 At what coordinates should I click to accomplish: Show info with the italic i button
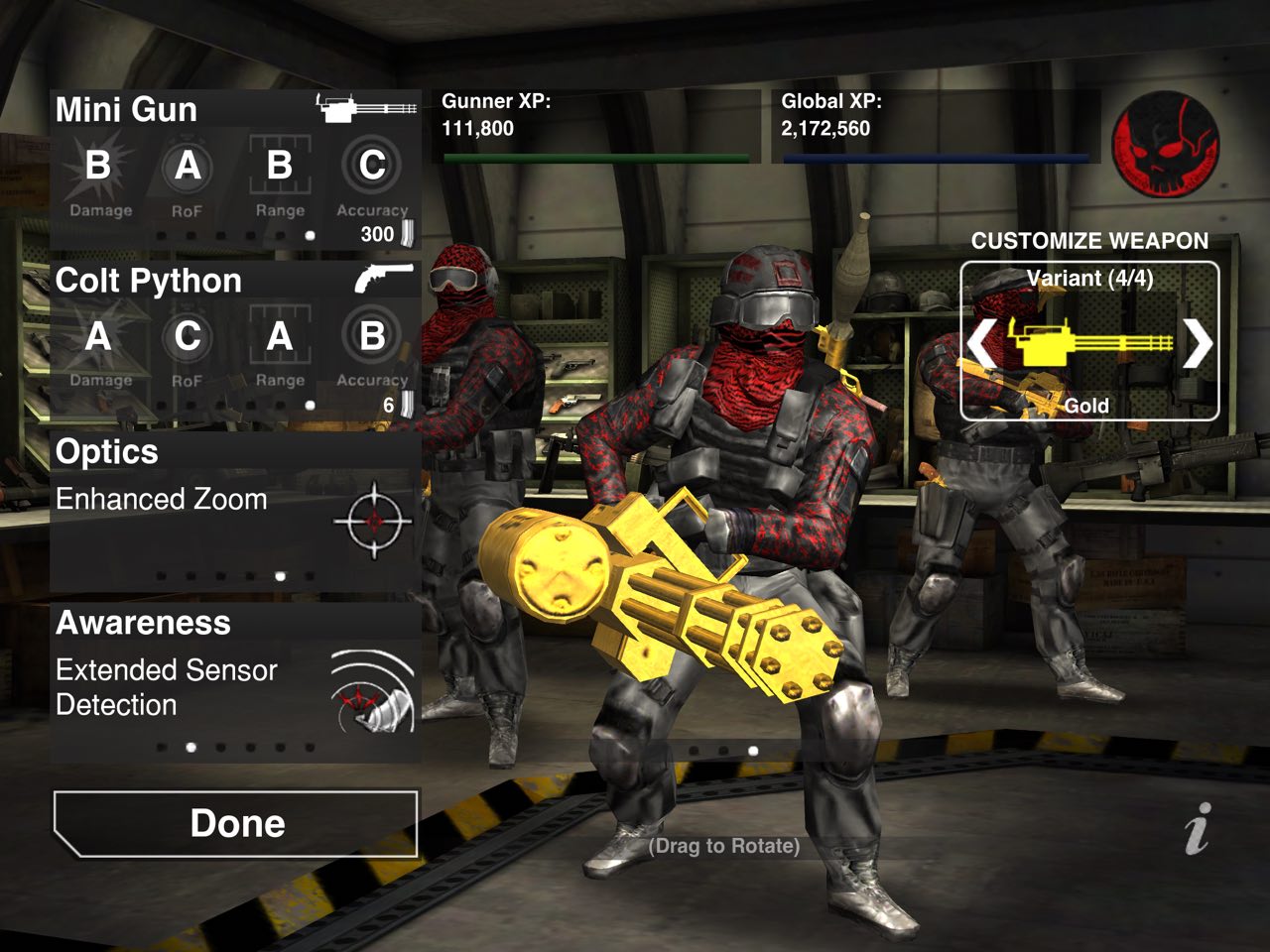(x=1198, y=828)
